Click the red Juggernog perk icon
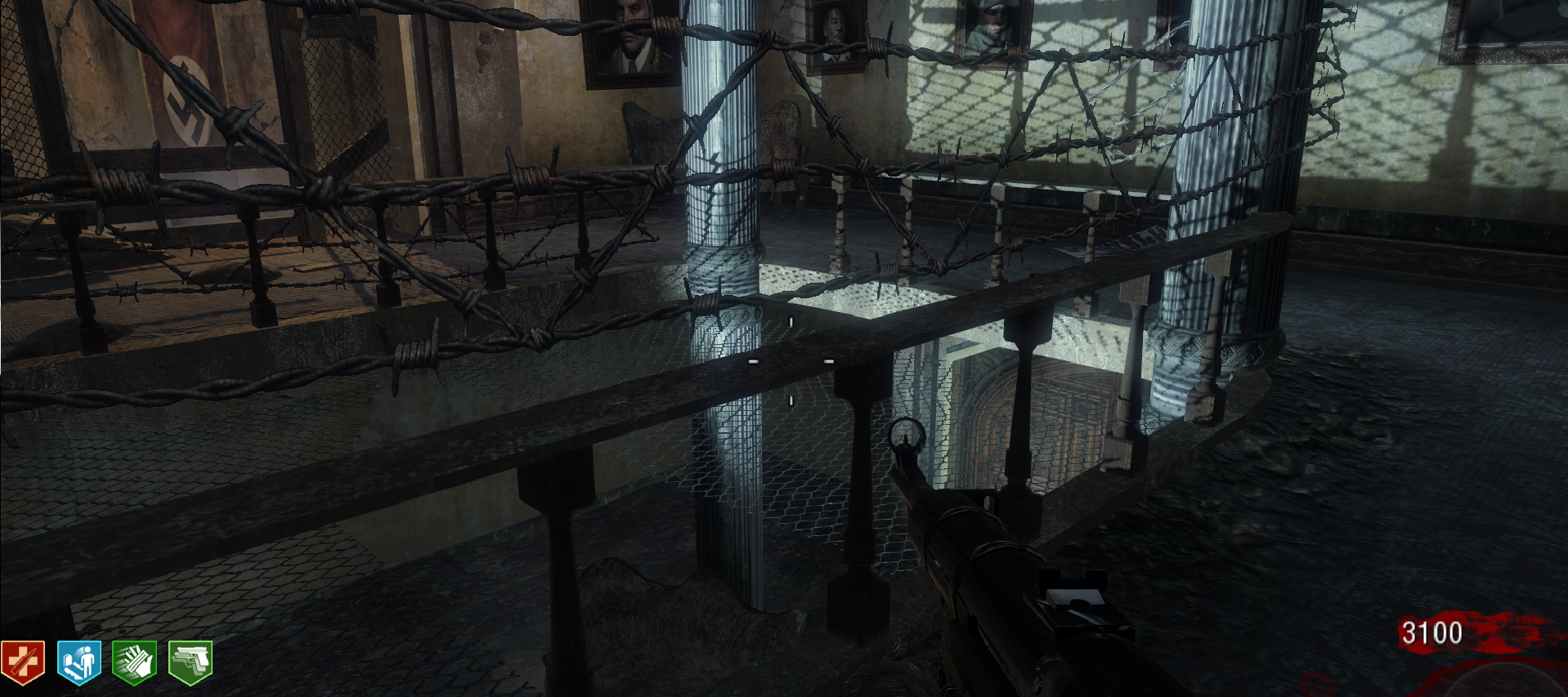Image resolution: width=1568 pixels, height=697 pixels. click(23, 662)
